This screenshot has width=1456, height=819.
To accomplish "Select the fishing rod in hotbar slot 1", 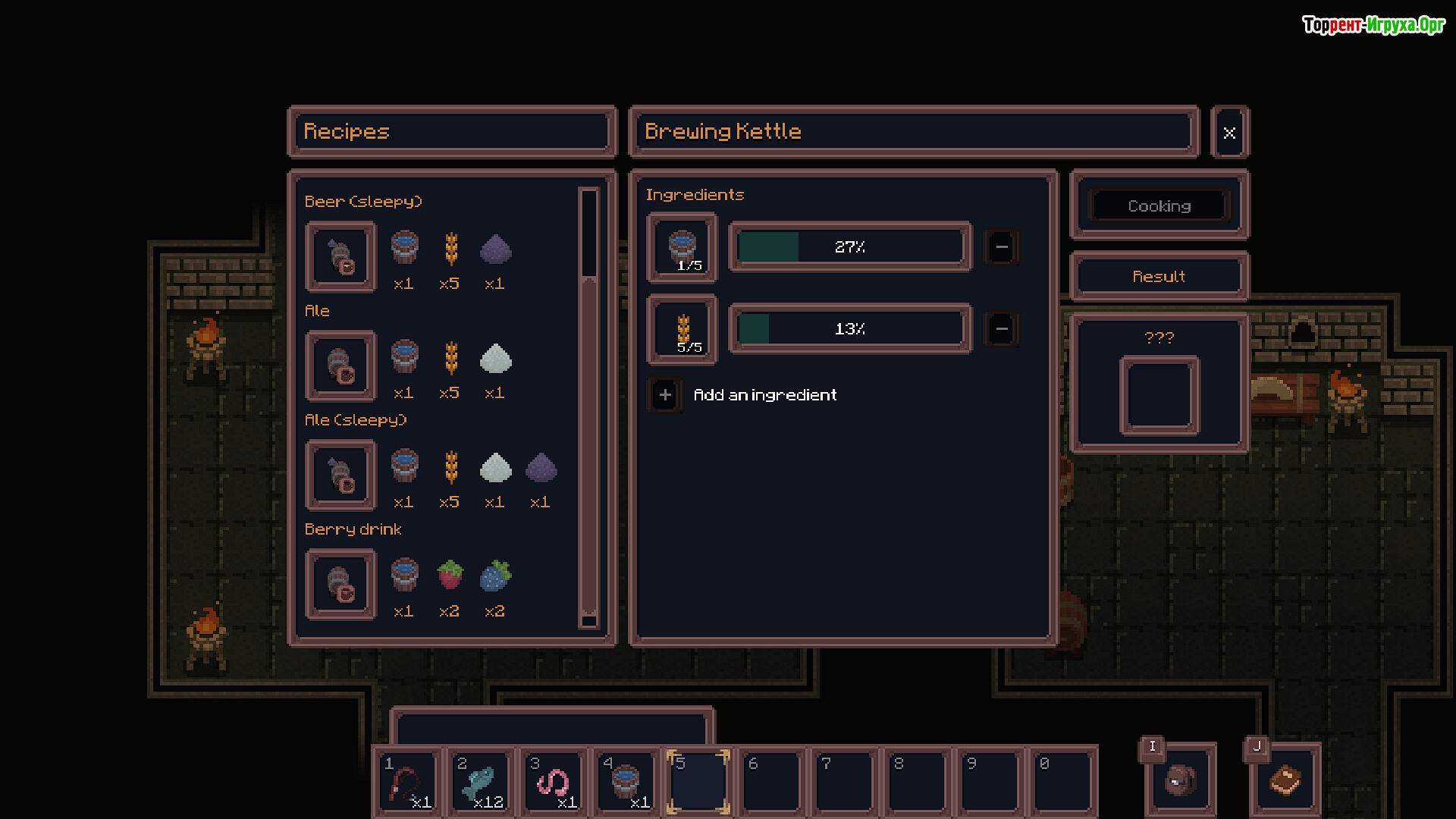I will tap(407, 783).
